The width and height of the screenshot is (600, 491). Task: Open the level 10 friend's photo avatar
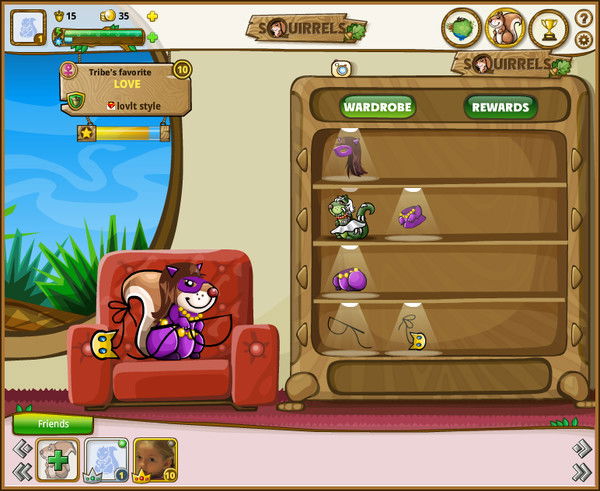155,460
